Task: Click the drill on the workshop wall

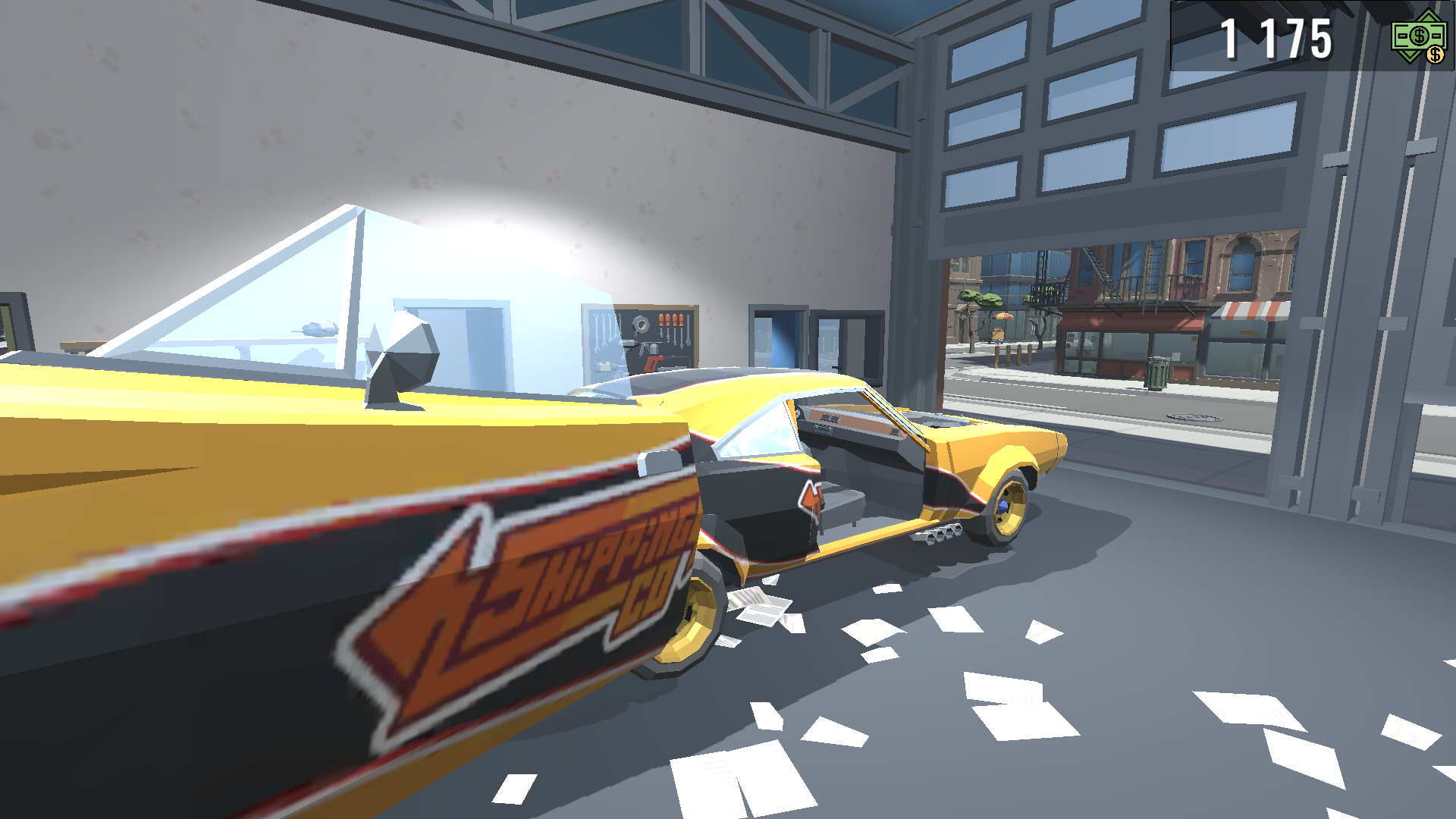Action: (630, 343)
